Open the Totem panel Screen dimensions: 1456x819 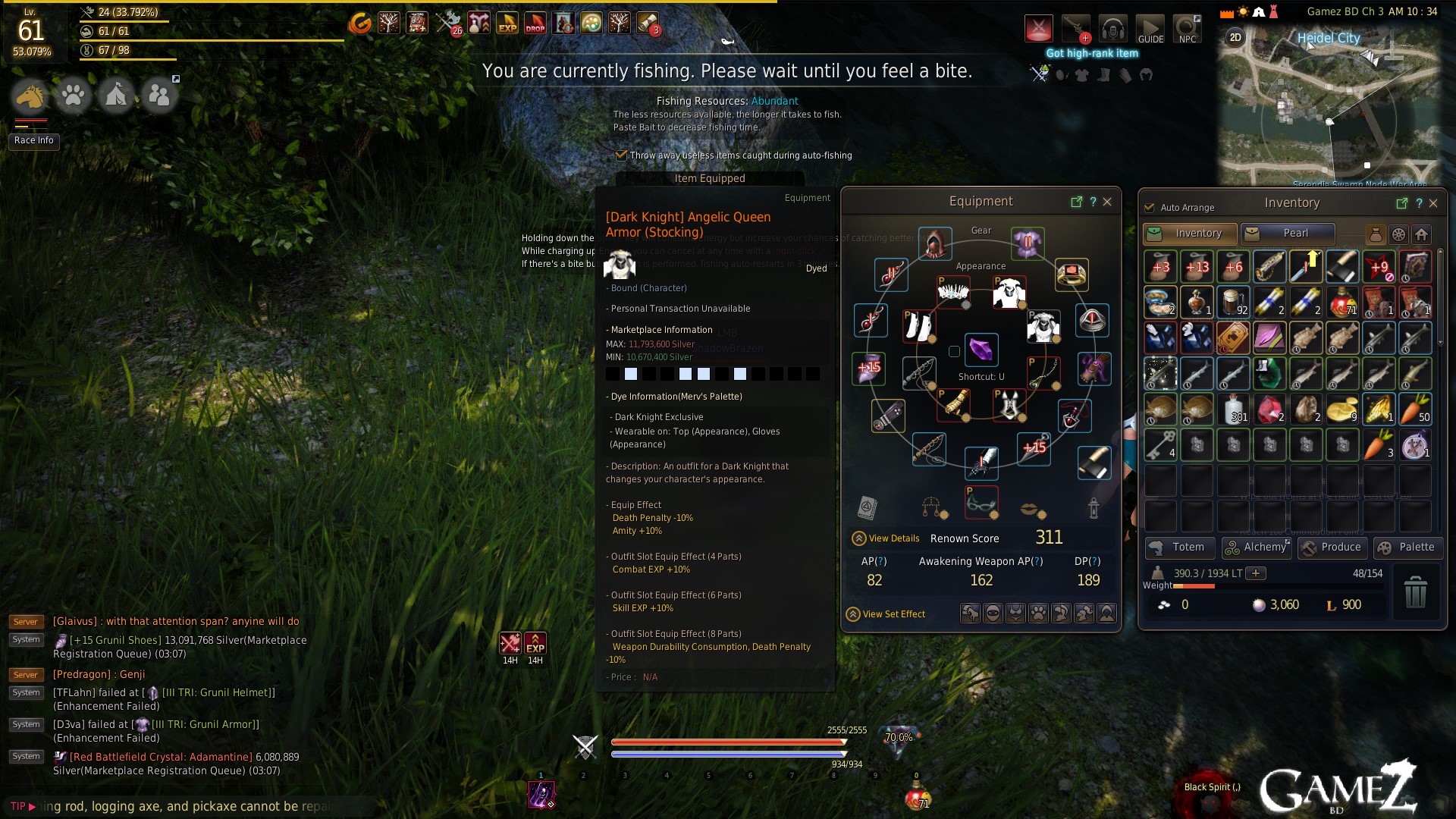[x=1179, y=548]
